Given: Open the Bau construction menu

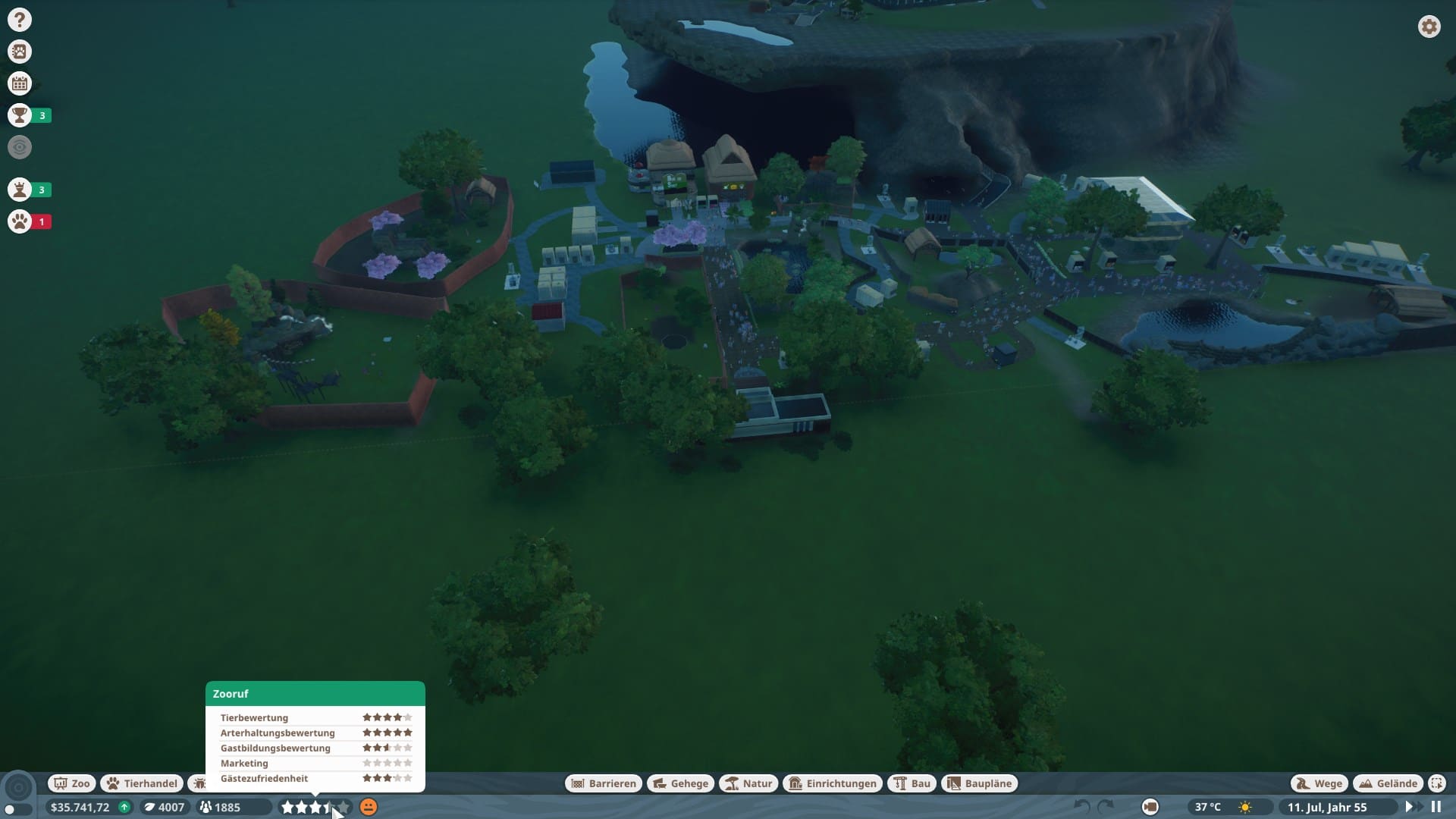Looking at the screenshot, I should click(912, 783).
